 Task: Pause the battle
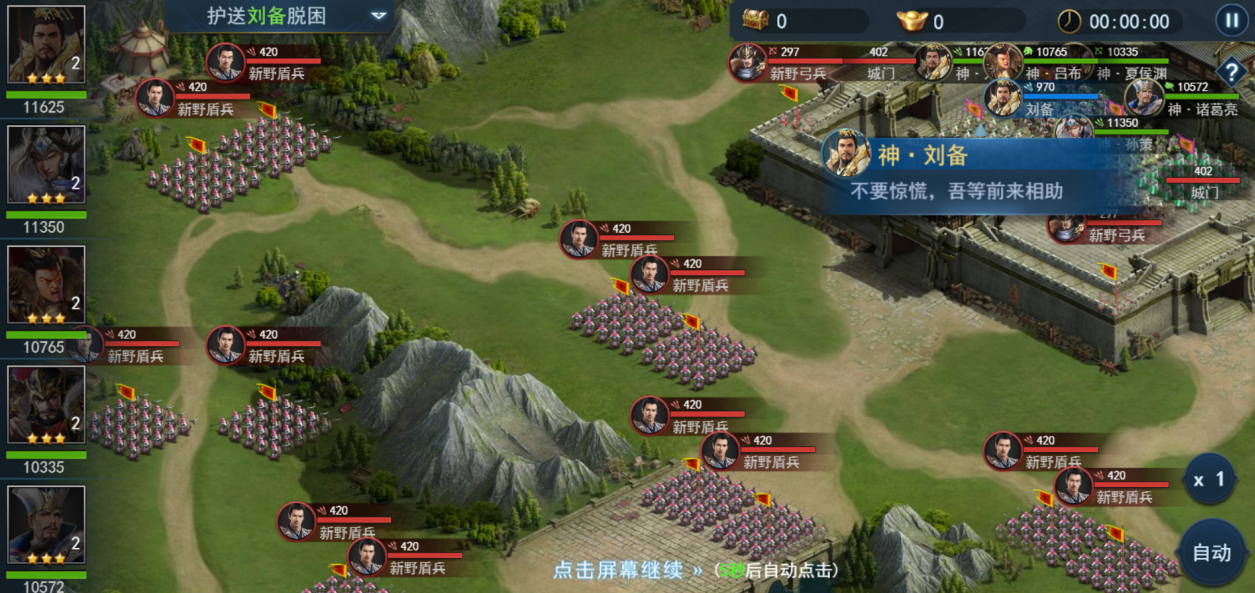[1230, 20]
